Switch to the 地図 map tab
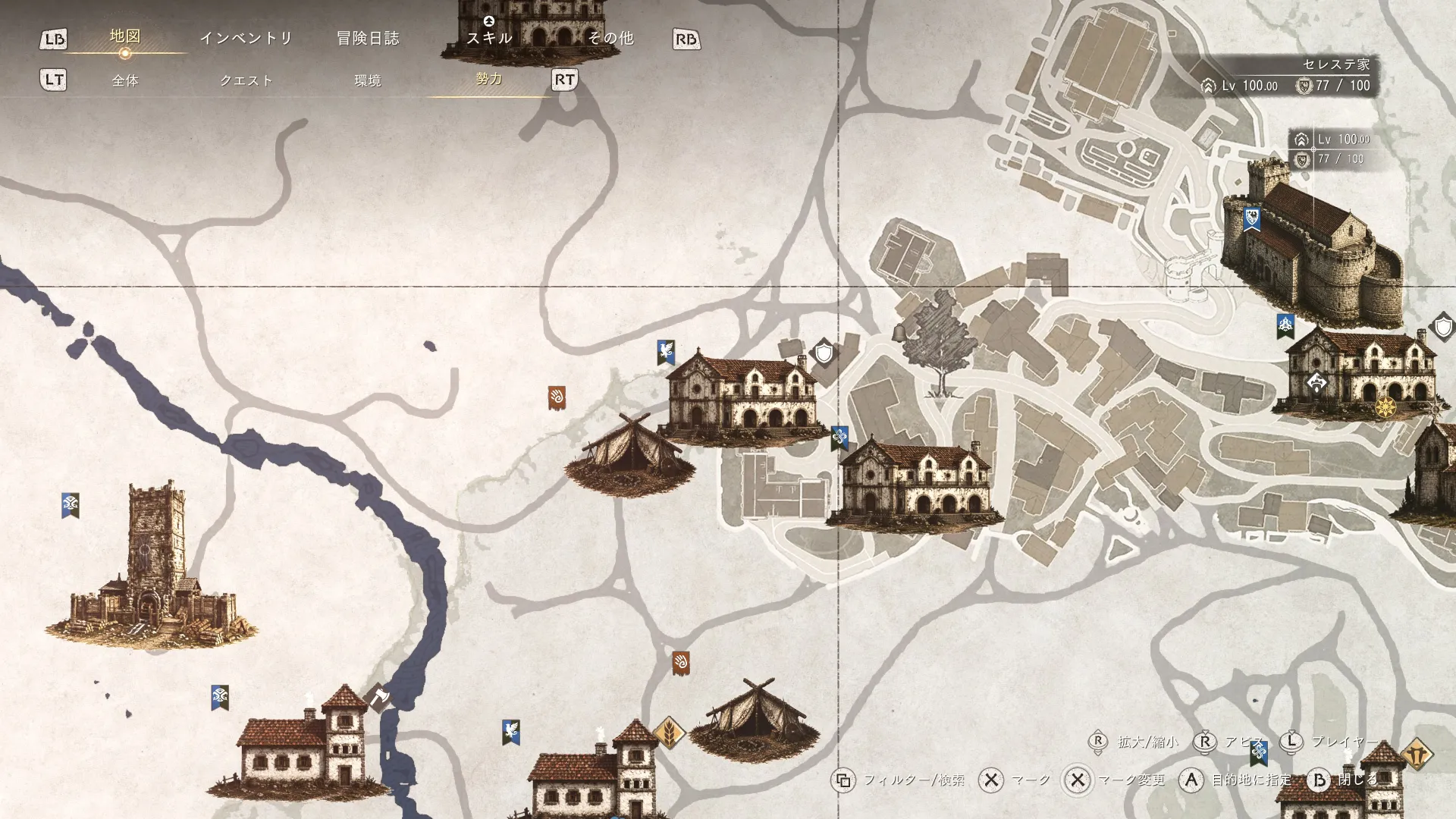 125,36
